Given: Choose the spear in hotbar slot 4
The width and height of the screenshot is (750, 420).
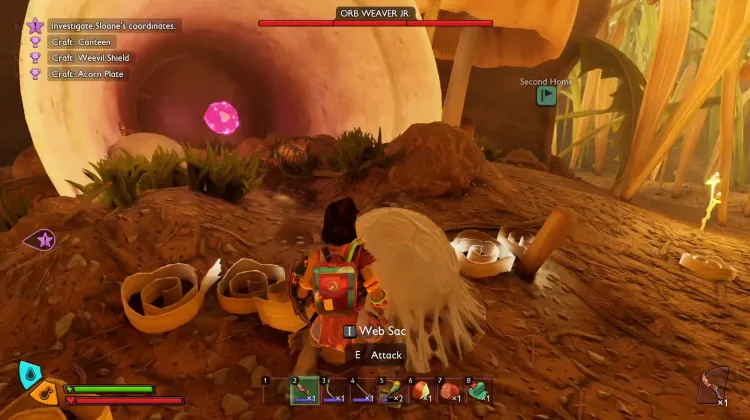Looking at the screenshot, I should [364, 390].
